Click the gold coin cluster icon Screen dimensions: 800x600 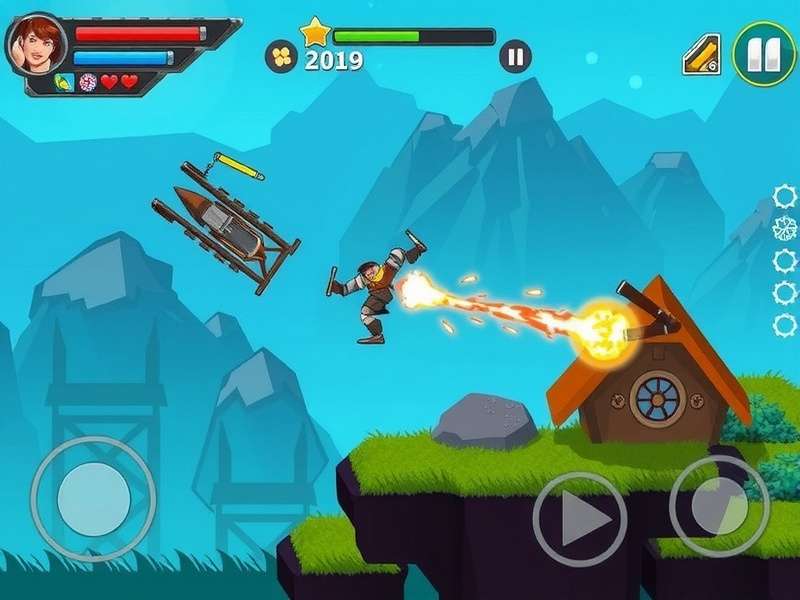pos(281,56)
